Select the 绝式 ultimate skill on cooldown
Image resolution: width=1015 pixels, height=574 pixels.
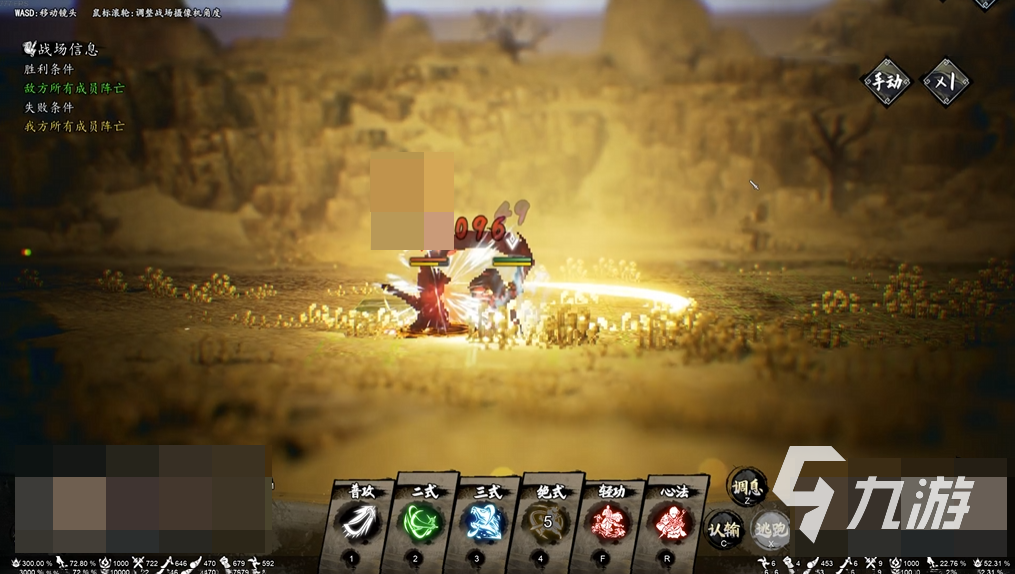point(549,520)
